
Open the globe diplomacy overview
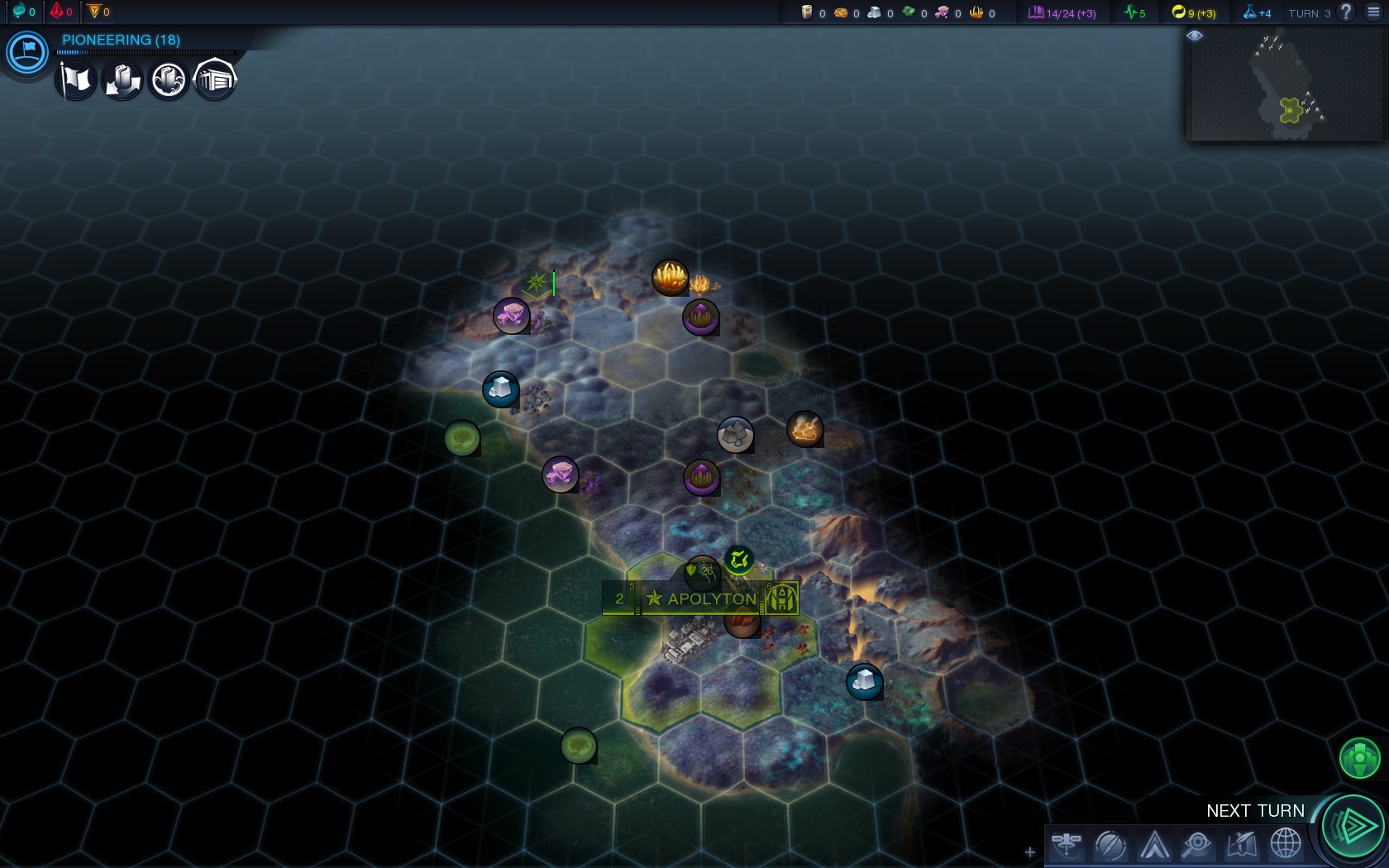point(1286,845)
